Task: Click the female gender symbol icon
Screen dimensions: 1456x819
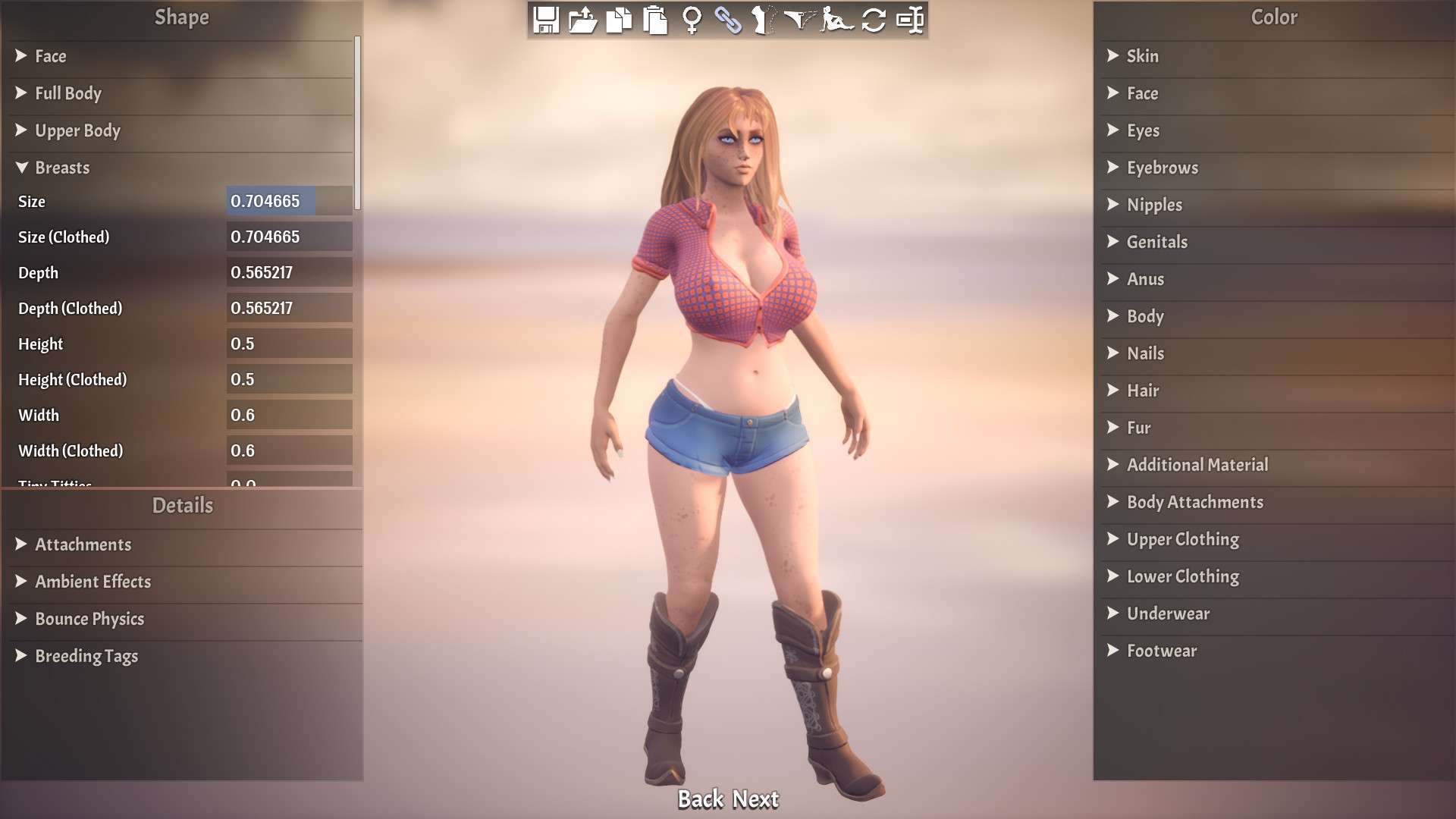Action: 691,20
